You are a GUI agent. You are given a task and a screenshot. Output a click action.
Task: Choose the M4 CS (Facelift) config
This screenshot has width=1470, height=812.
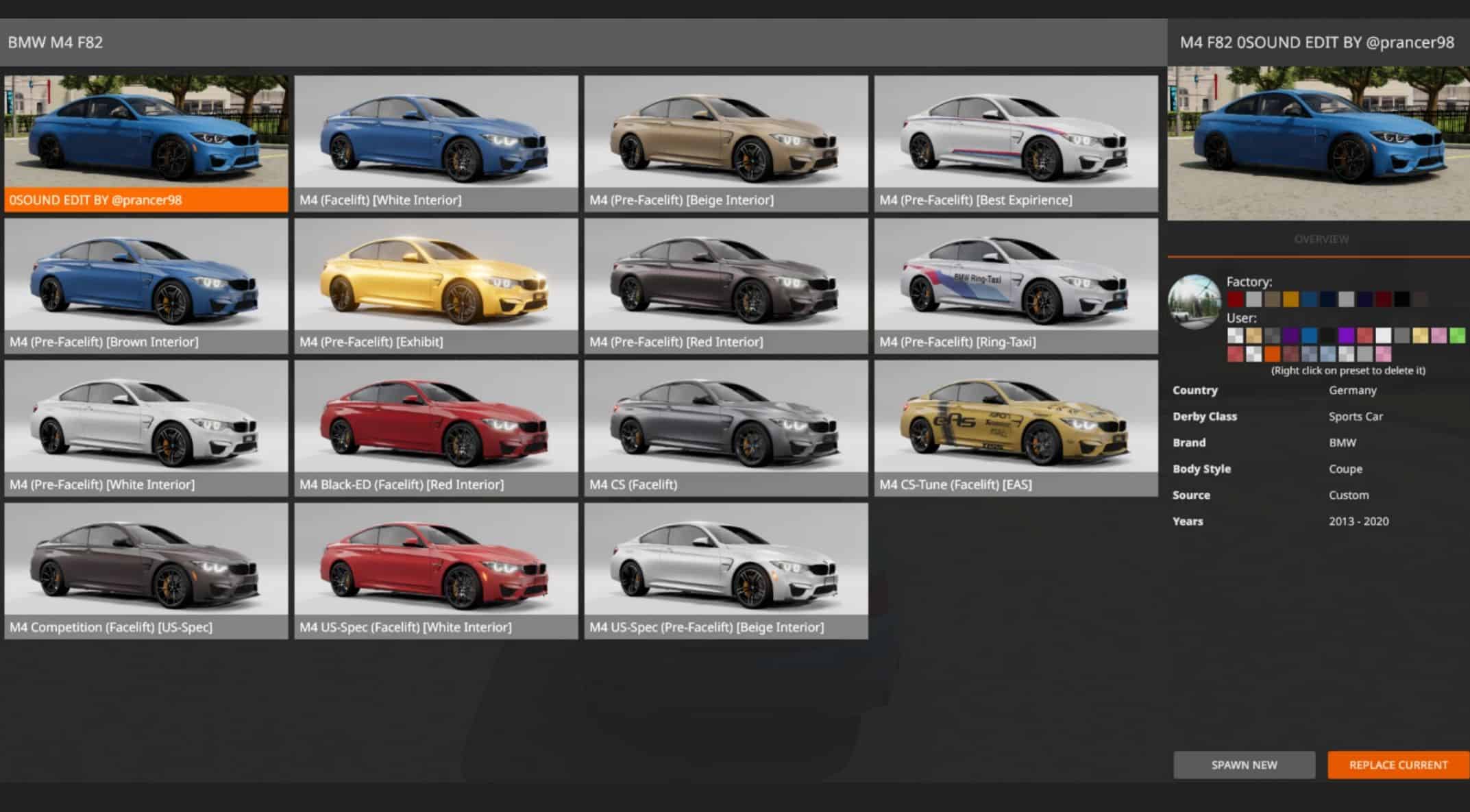coord(726,428)
